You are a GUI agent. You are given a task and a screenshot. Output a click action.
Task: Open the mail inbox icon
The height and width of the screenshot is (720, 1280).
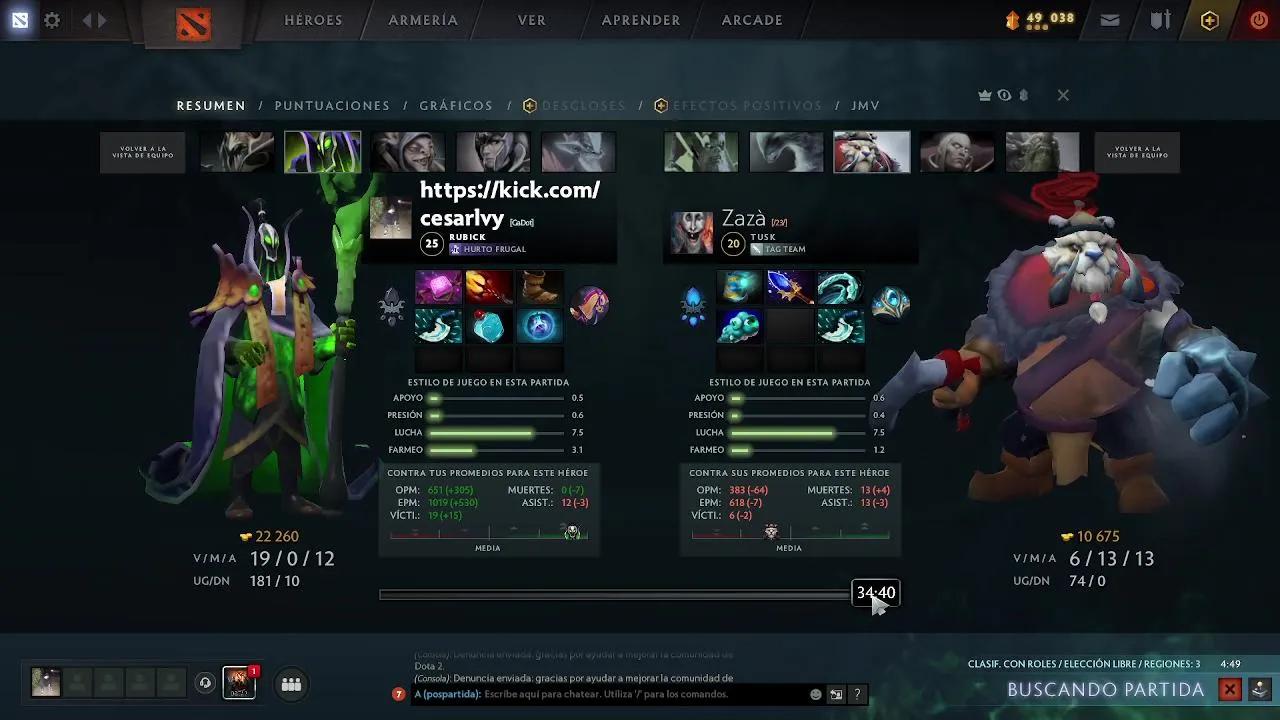(x=1110, y=20)
